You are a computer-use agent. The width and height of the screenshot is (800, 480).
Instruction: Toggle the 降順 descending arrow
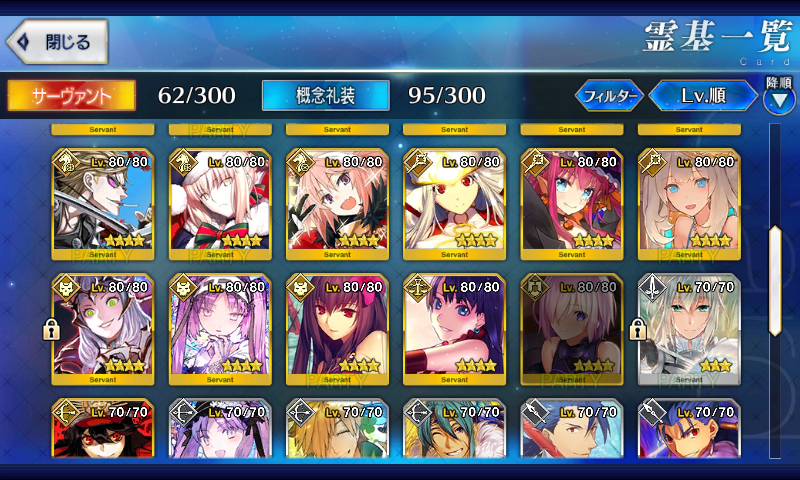point(778,99)
